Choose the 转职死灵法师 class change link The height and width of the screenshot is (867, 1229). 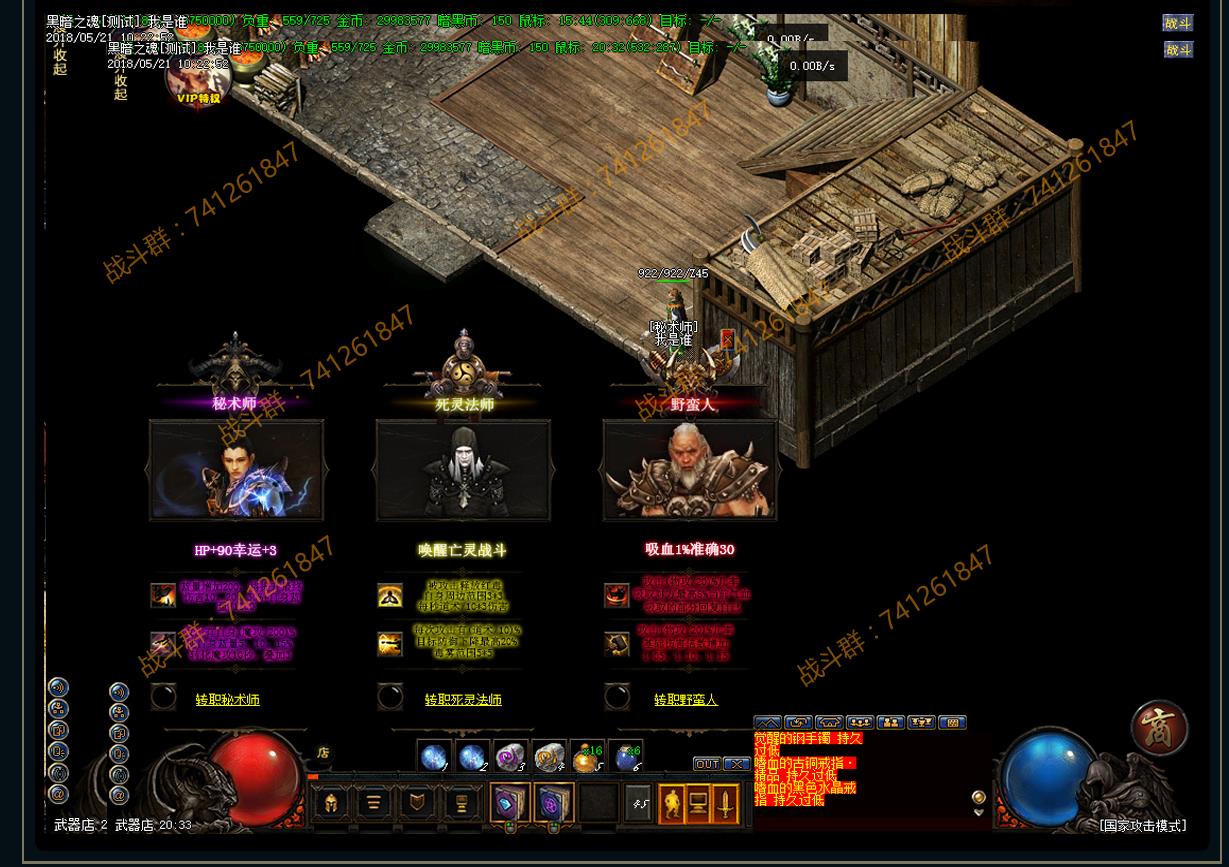[463, 700]
